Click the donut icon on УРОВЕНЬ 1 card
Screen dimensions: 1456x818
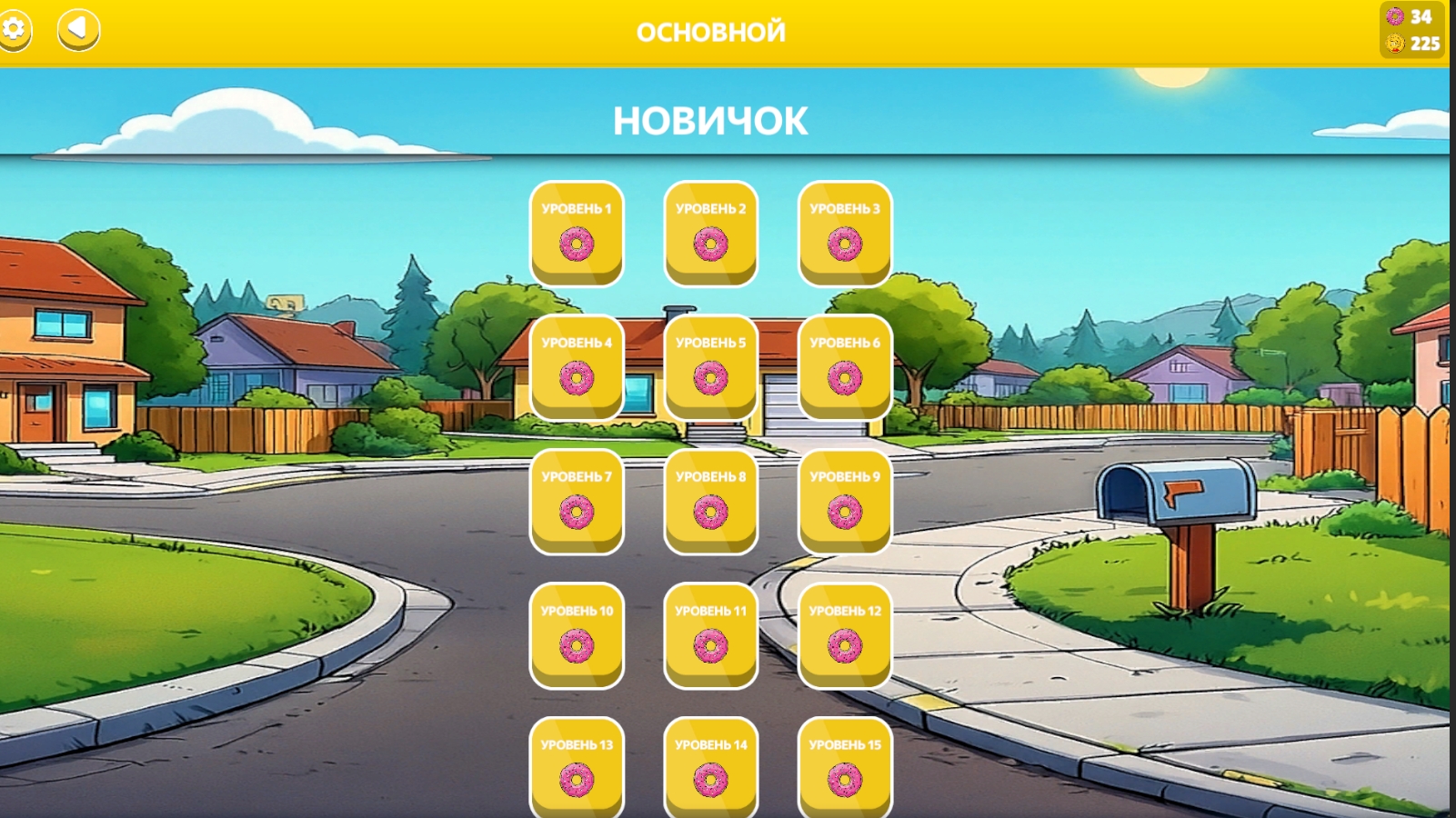[576, 243]
